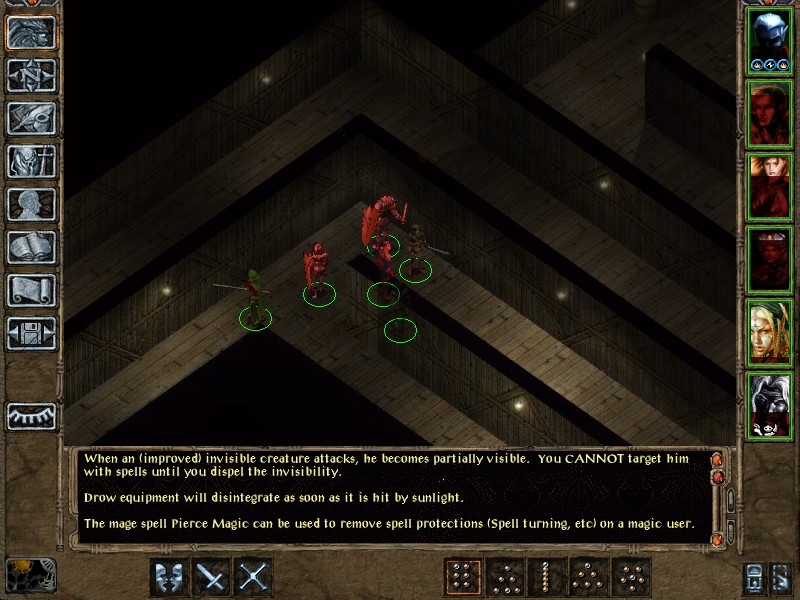This screenshot has height=600, width=800.
Task: Open the priest scroll button
Action: coord(31,290)
